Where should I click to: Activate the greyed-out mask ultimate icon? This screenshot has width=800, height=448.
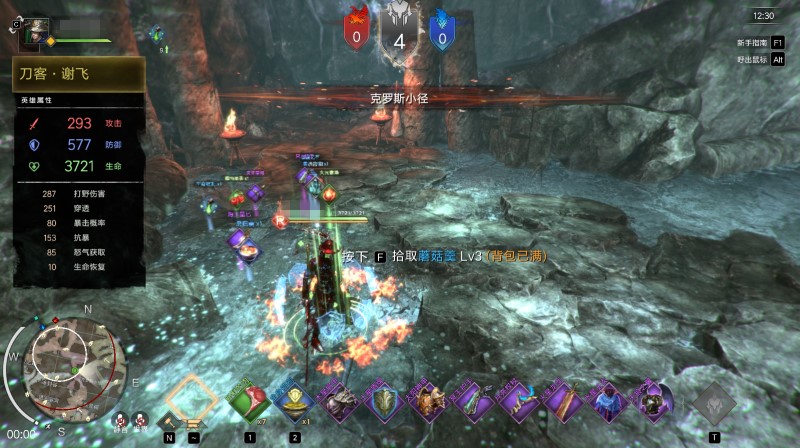pyautogui.click(x=714, y=402)
